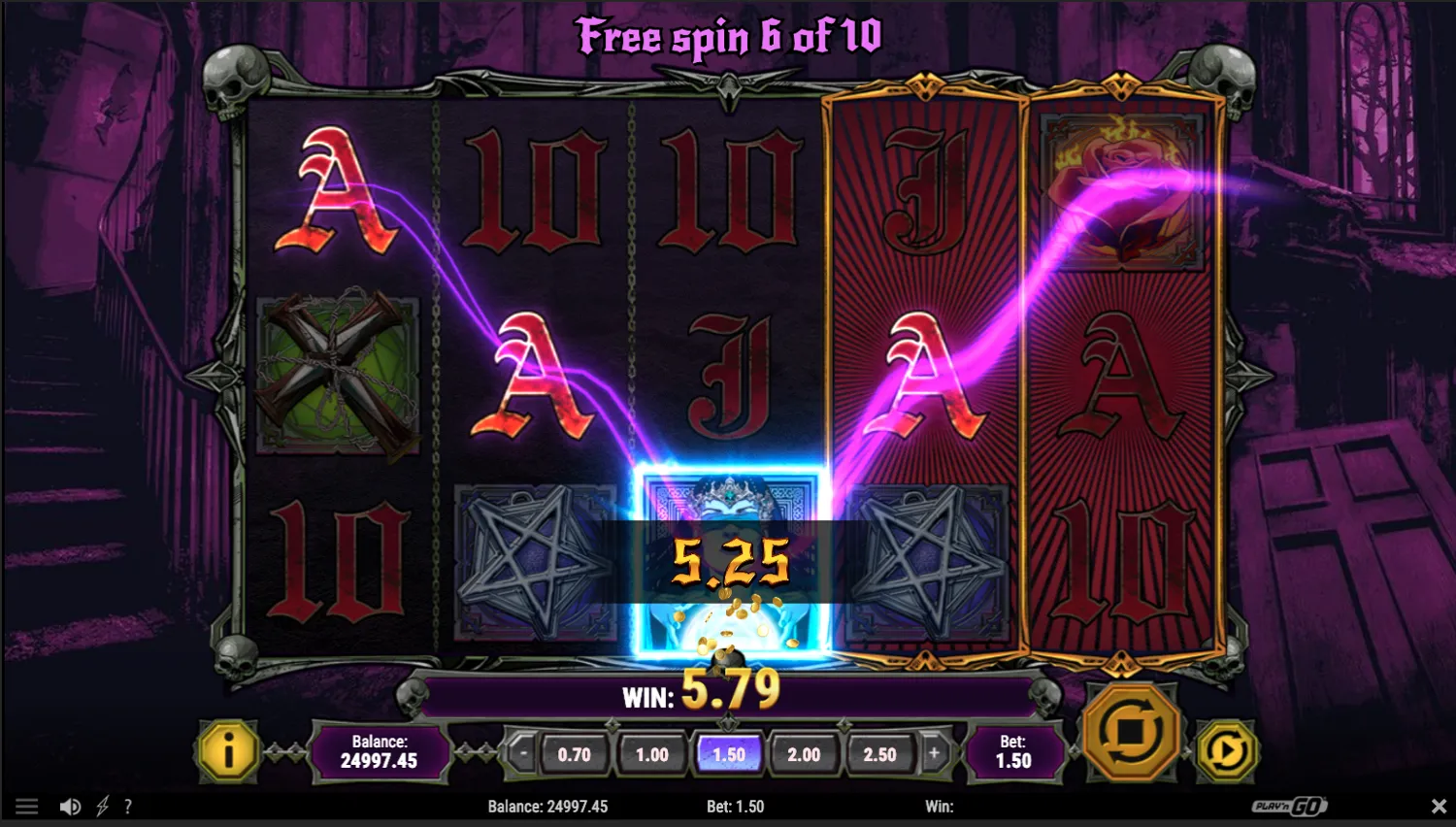Select the 1.00 stake value
The width and height of the screenshot is (1456, 827).
(x=650, y=753)
